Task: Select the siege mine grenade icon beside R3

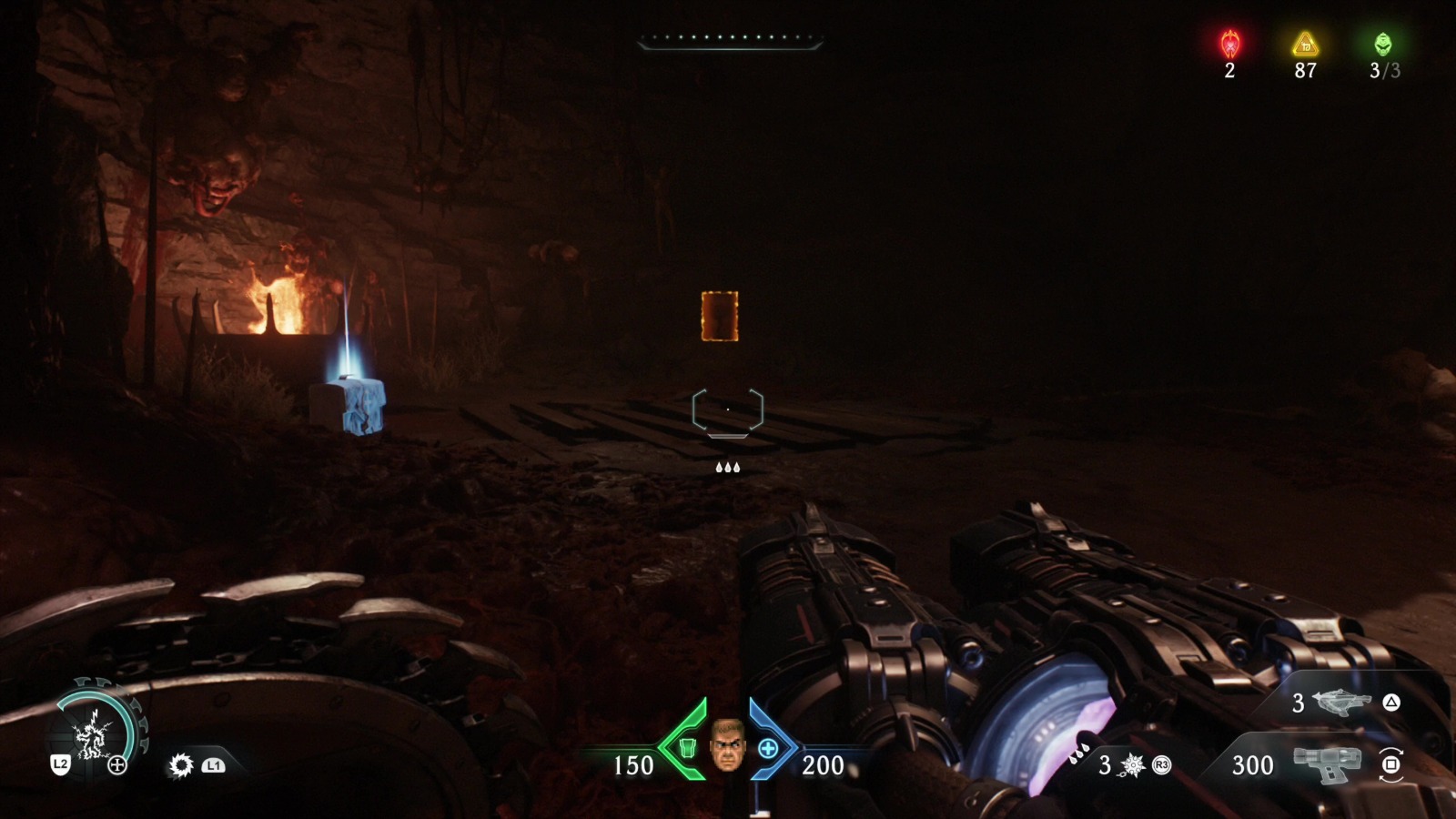Action: click(1132, 765)
